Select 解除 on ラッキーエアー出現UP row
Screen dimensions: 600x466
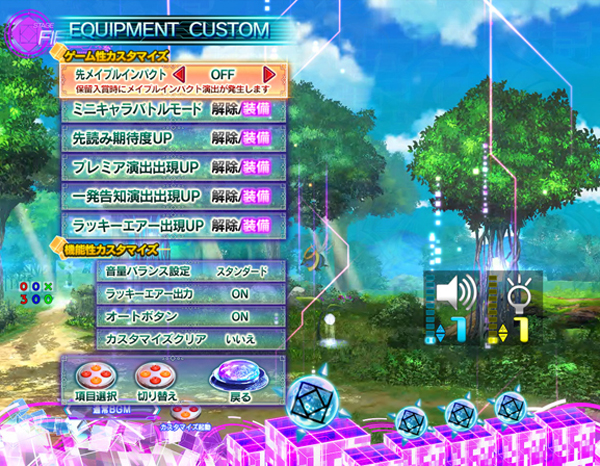225,224
